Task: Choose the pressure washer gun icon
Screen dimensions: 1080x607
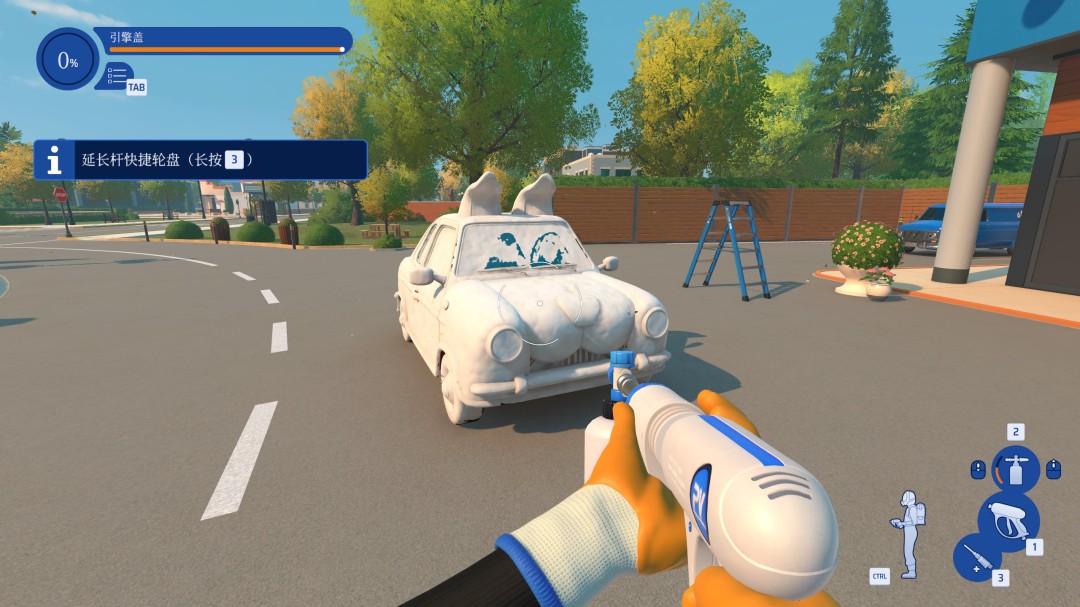Action: [x=1007, y=520]
